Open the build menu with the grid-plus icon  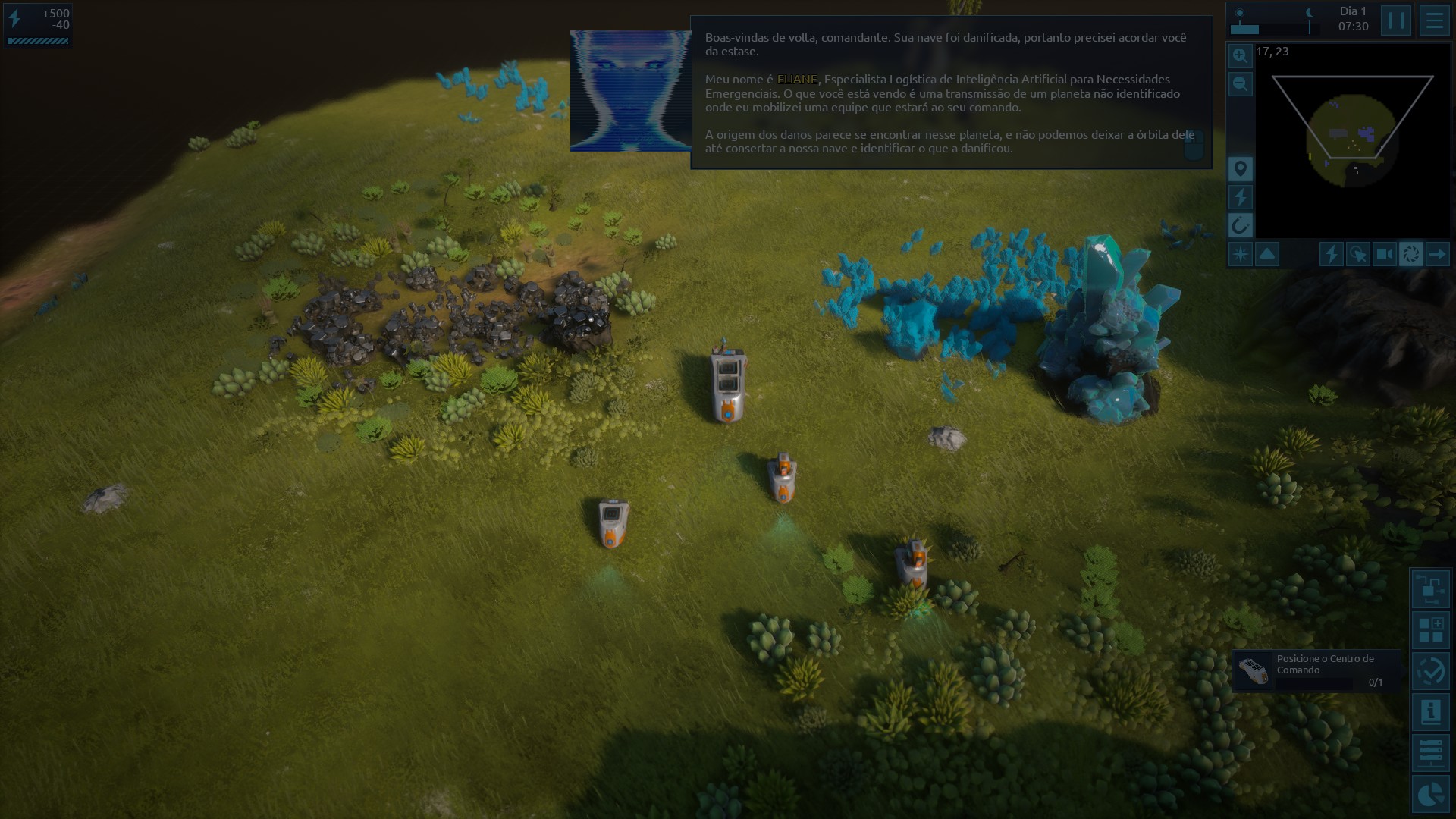pos(1431,630)
